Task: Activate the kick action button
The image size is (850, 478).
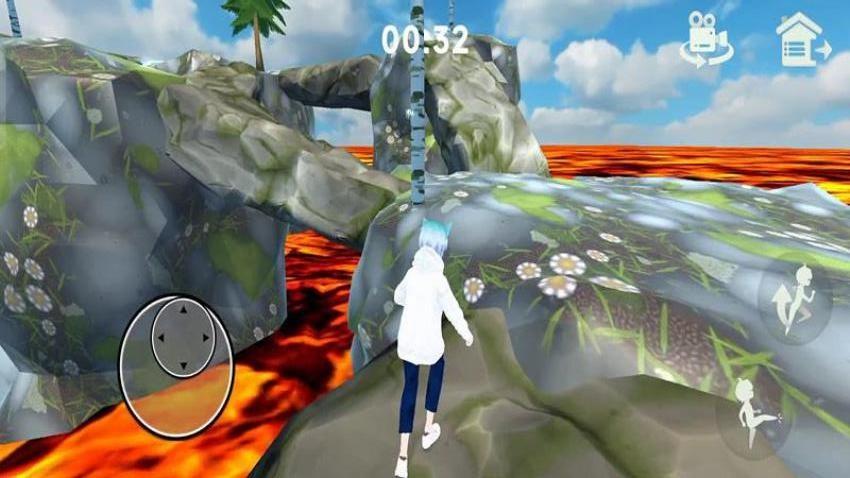Action: click(752, 412)
